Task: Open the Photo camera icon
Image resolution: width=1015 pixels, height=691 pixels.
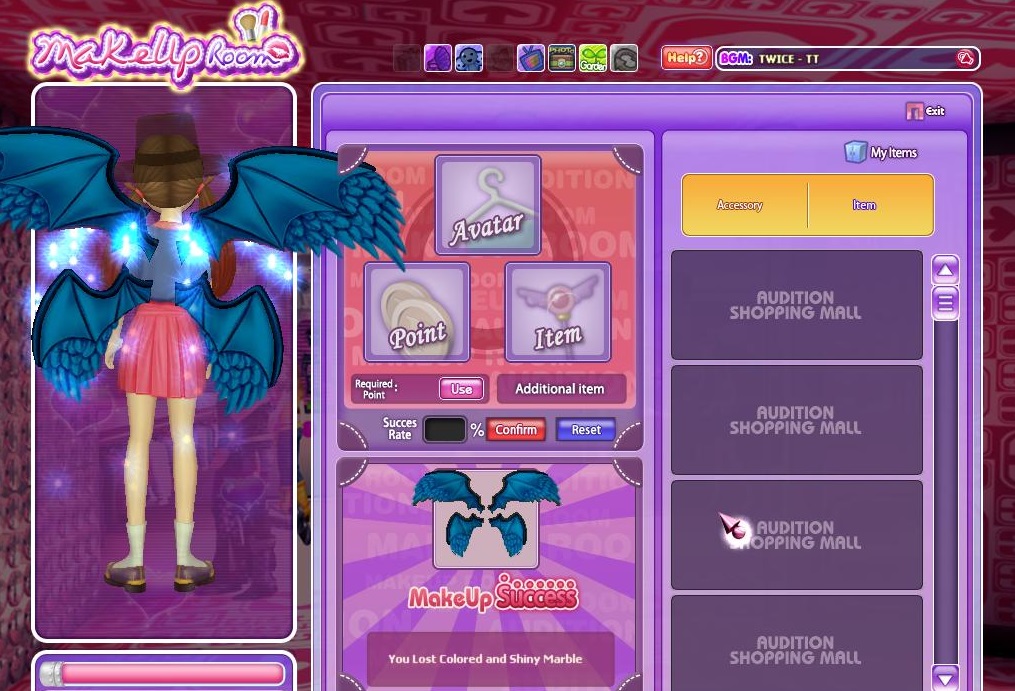Action: point(562,58)
